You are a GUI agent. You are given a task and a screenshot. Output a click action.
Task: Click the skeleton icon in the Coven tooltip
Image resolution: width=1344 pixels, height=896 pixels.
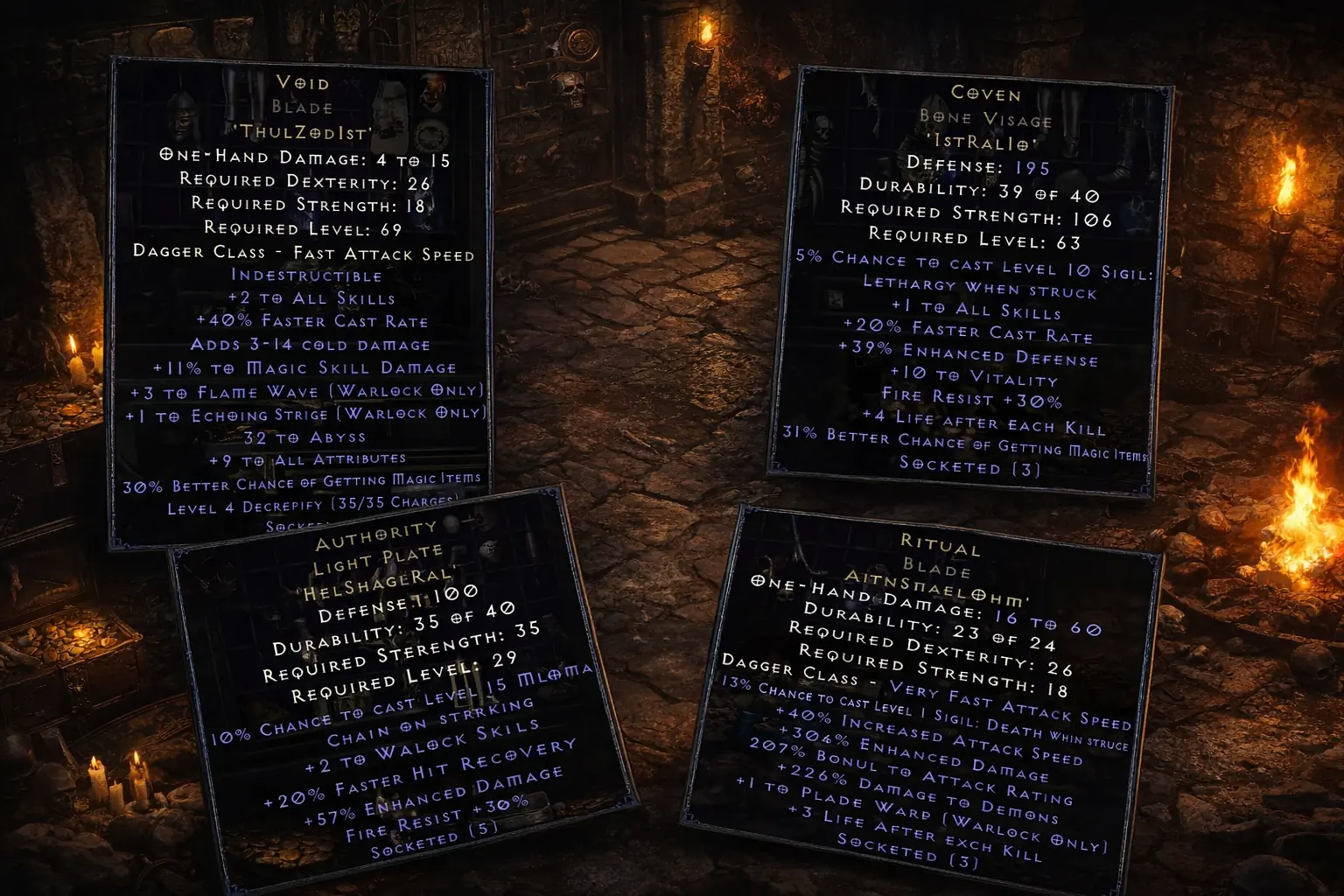pyautogui.click(x=822, y=133)
